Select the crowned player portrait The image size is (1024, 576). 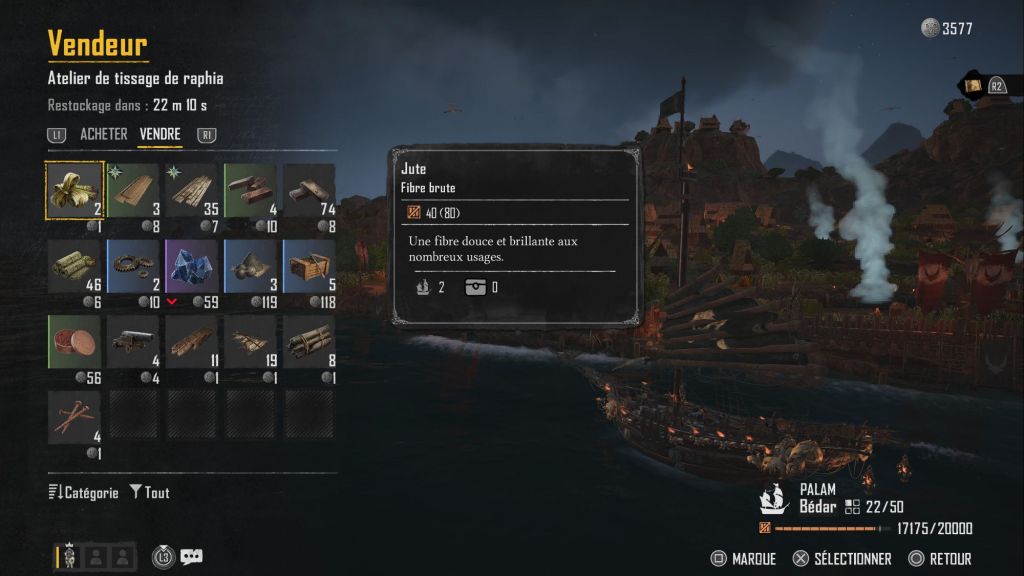tap(67, 557)
